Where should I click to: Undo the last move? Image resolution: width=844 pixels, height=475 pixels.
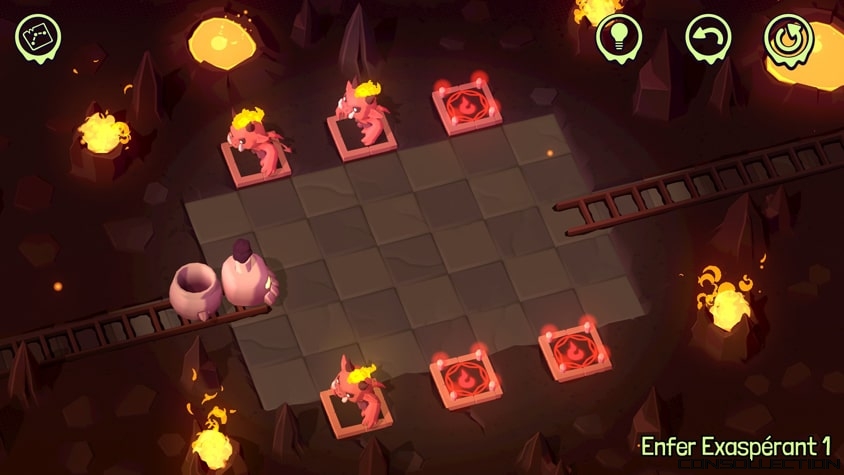click(707, 38)
